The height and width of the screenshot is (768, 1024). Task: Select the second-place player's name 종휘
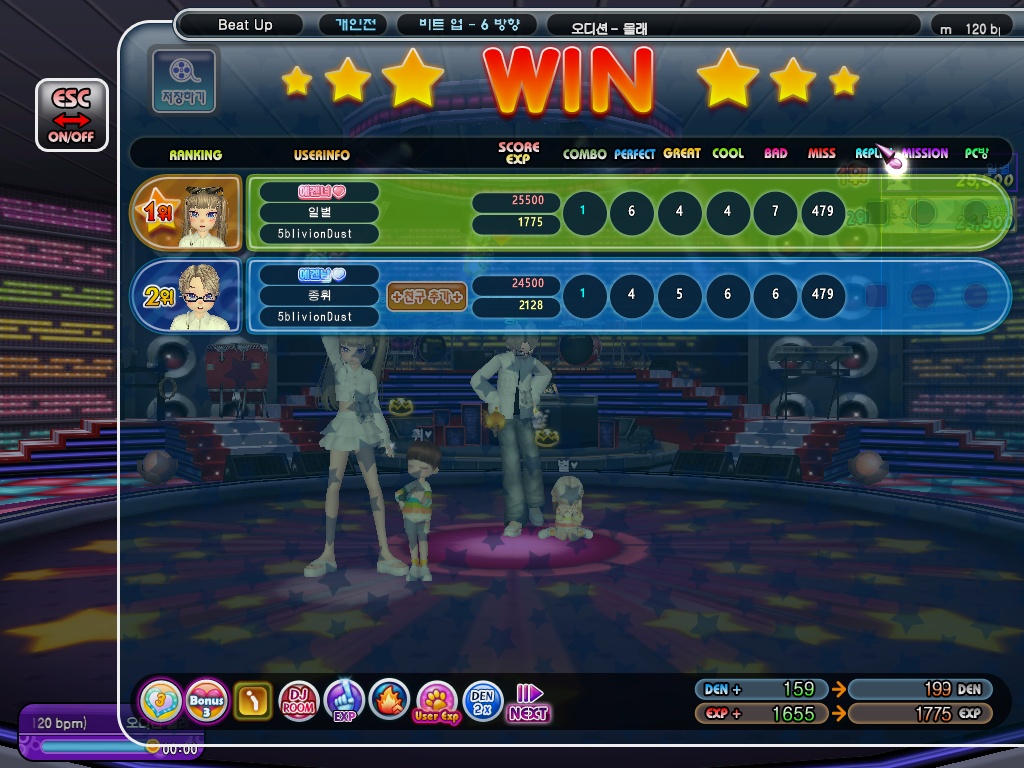319,296
